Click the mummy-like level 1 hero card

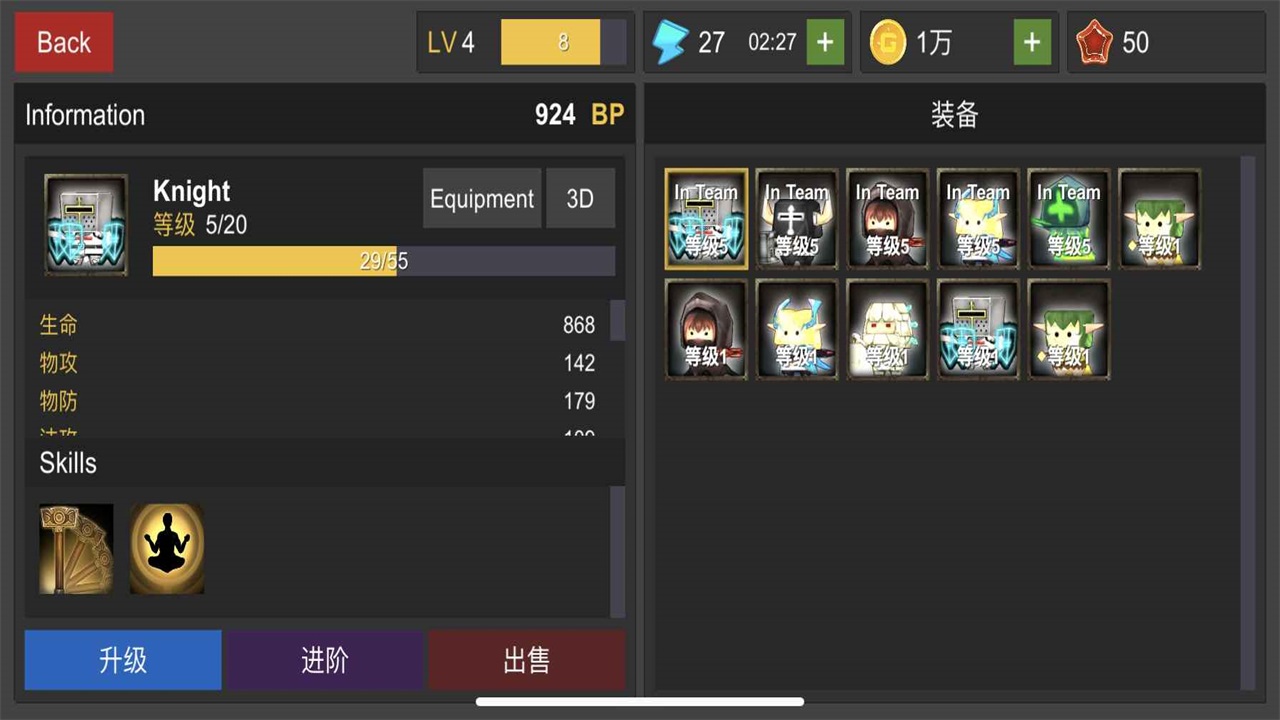pos(887,329)
